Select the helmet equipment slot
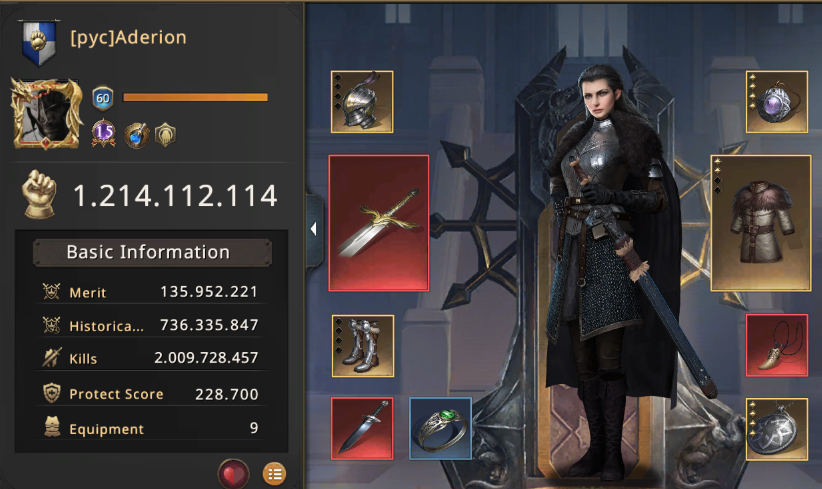Viewport: 822px width, 489px height. (x=362, y=101)
